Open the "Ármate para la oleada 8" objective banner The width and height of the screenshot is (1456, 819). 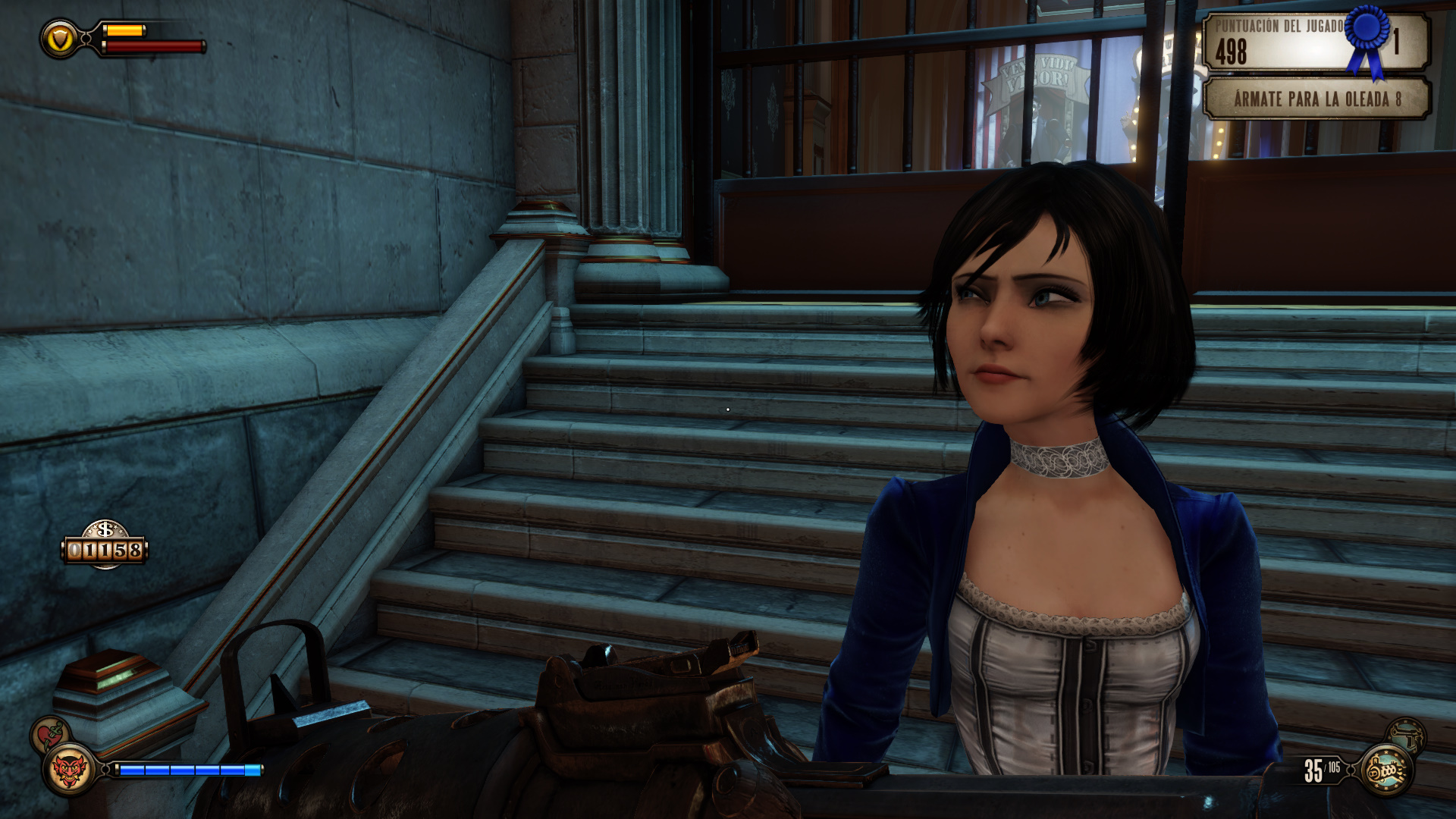(1316, 99)
